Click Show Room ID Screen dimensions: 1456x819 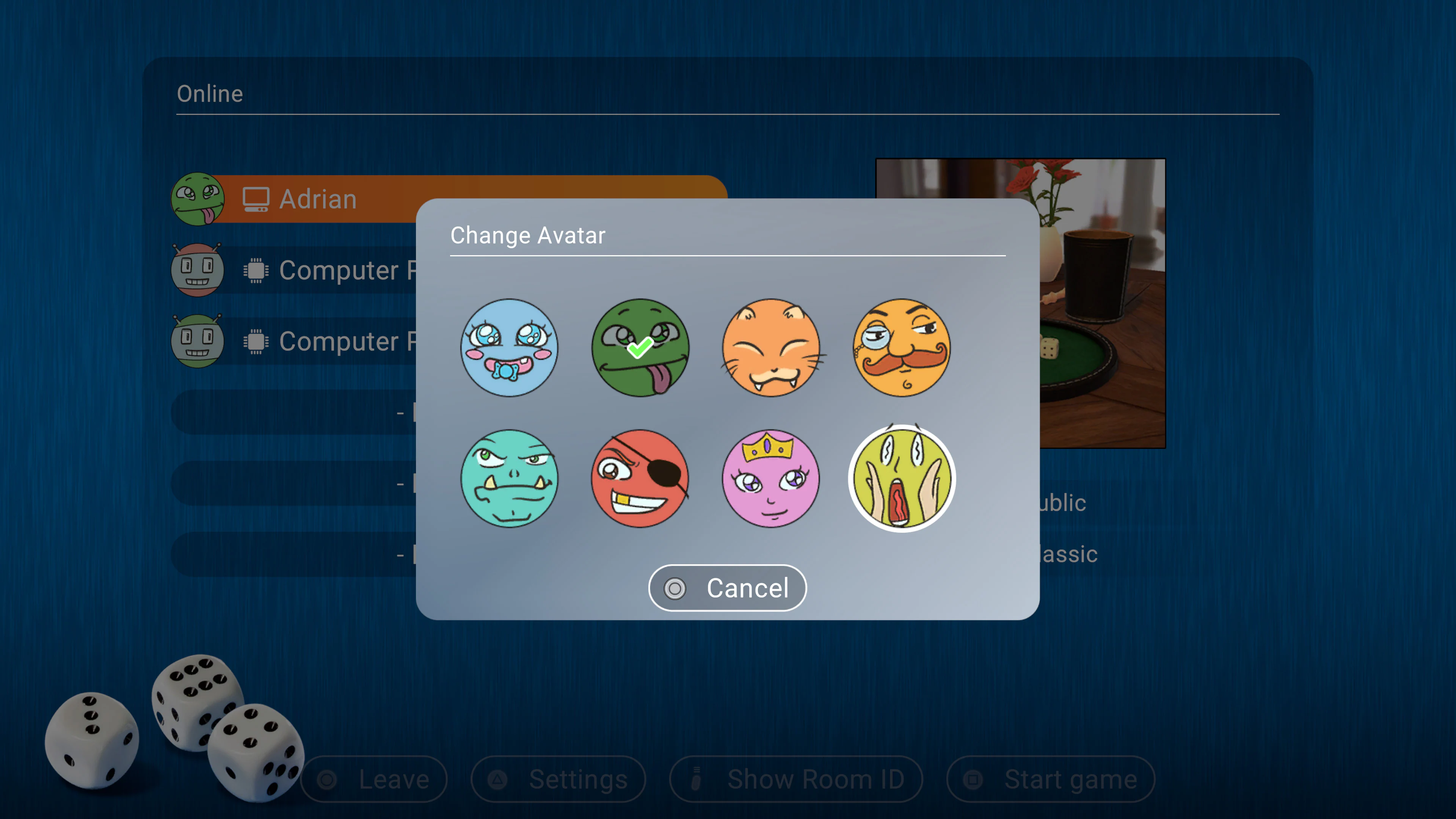(x=797, y=779)
